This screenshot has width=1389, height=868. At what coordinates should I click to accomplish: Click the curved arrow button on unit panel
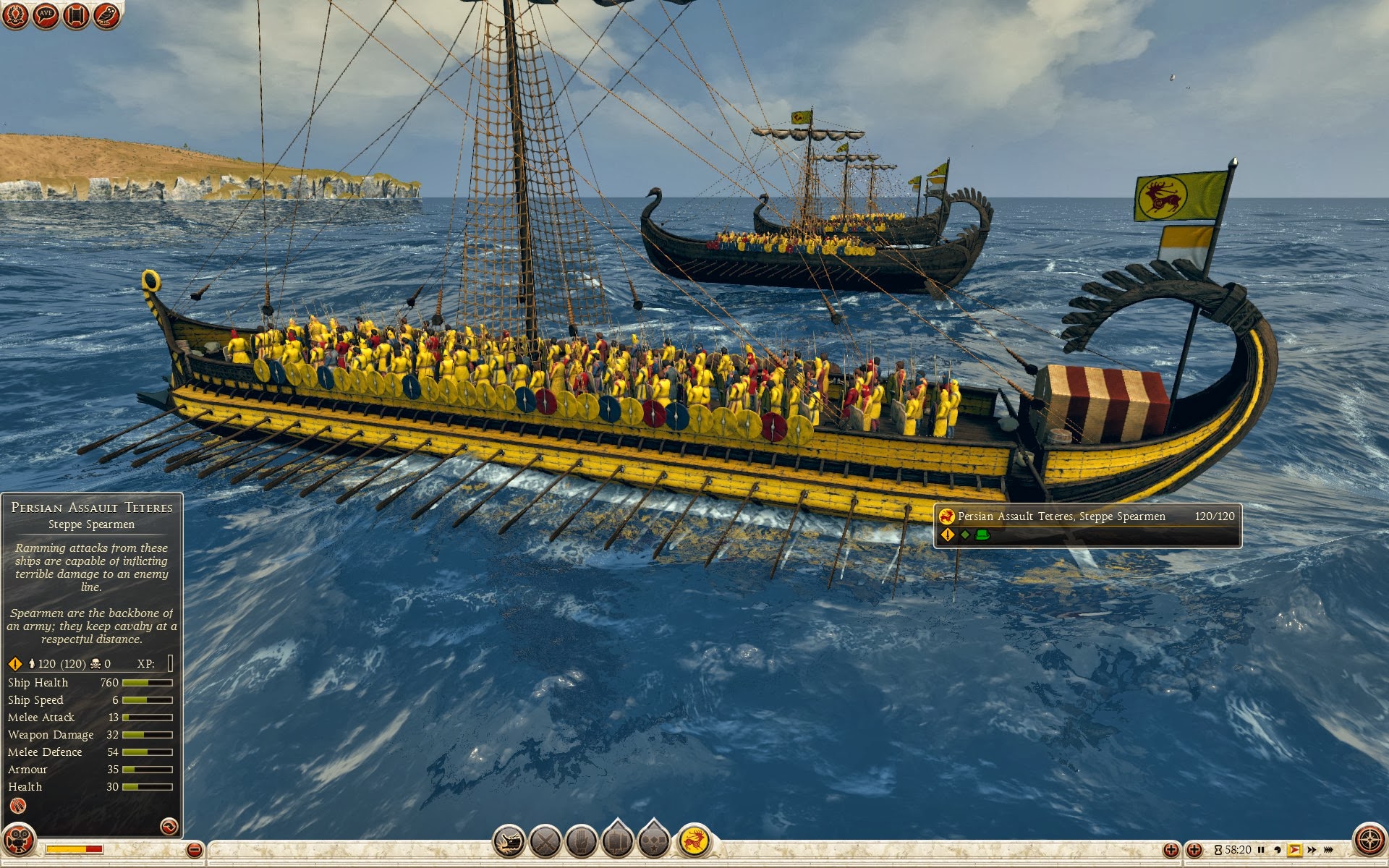pyautogui.click(x=169, y=826)
